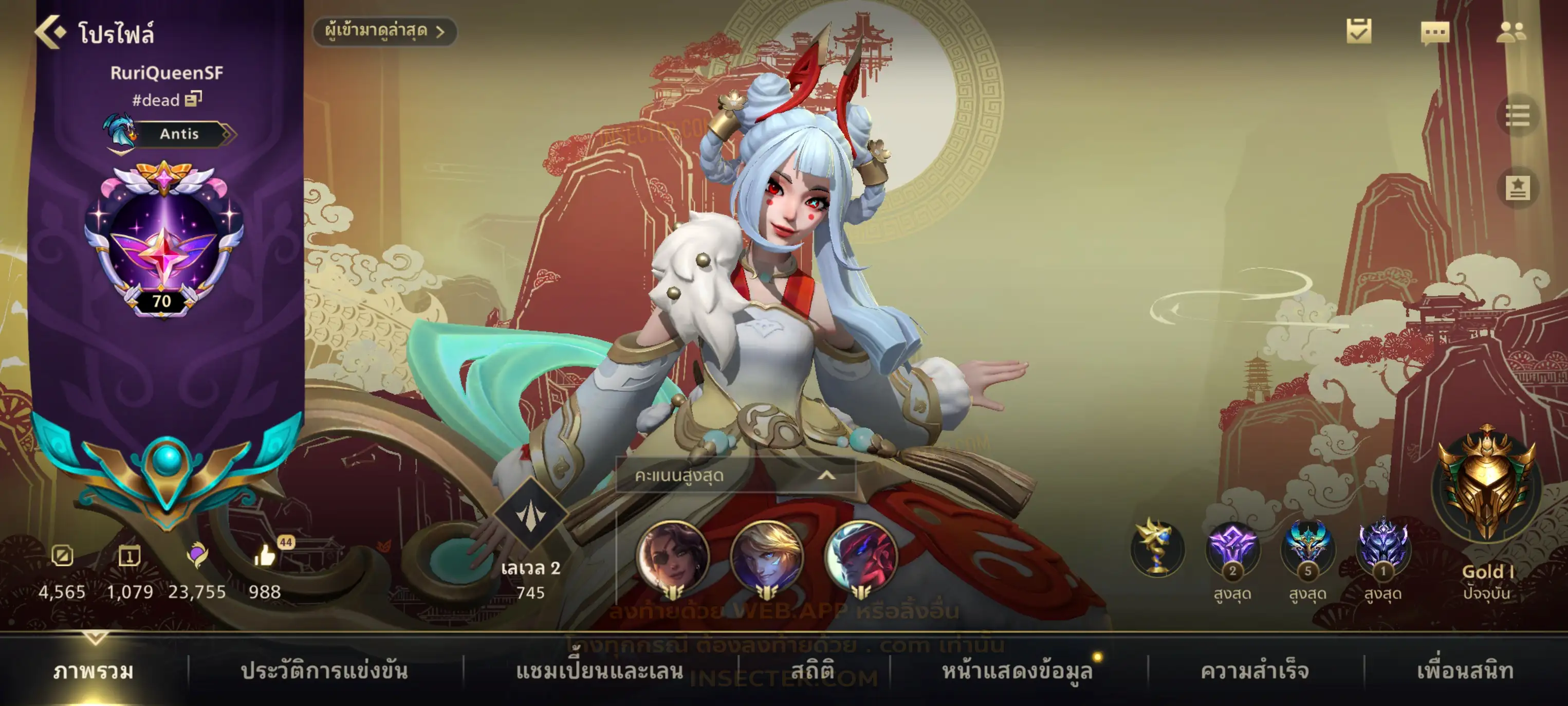Open the data display tab
Viewport: 1568px width, 706px height.
[x=1017, y=671]
